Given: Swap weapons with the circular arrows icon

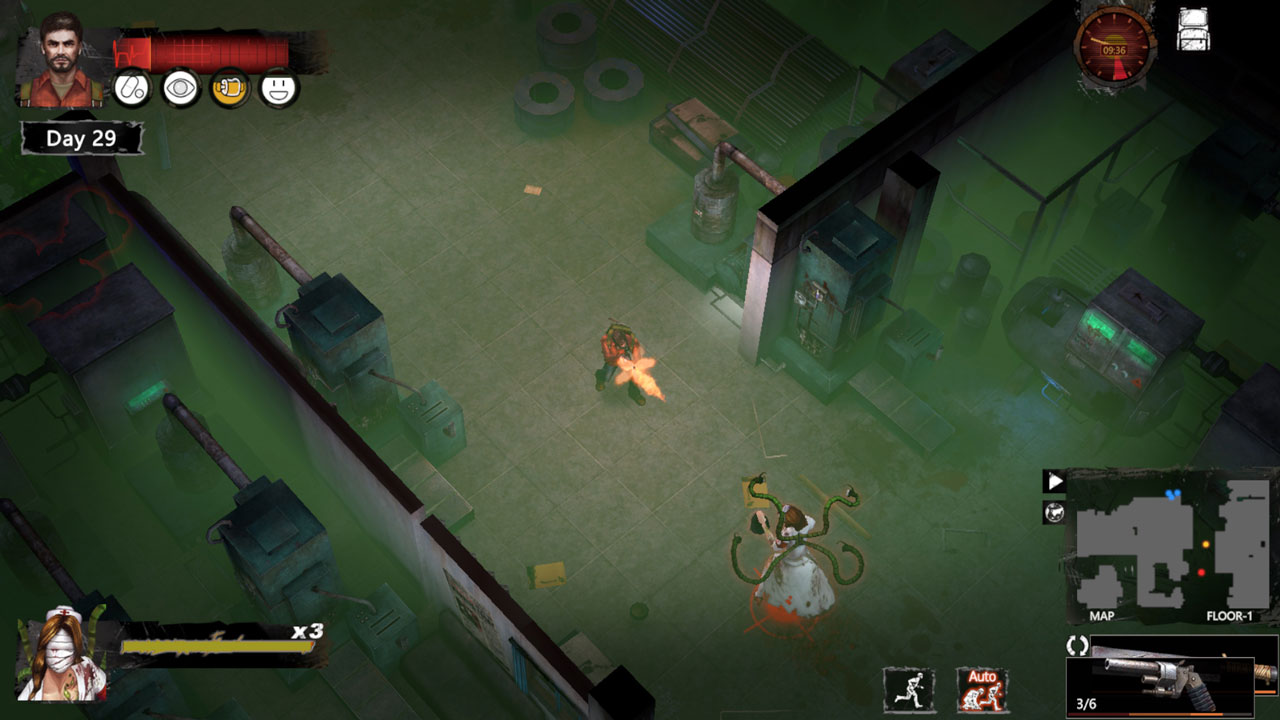Looking at the screenshot, I should click(x=1077, y=646).
